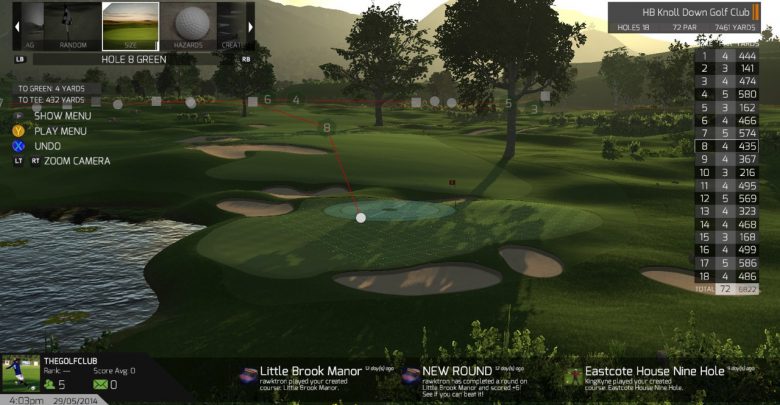Select the white ball marker on the green
This screenshot has height=405, width=780.
[361, 217]
